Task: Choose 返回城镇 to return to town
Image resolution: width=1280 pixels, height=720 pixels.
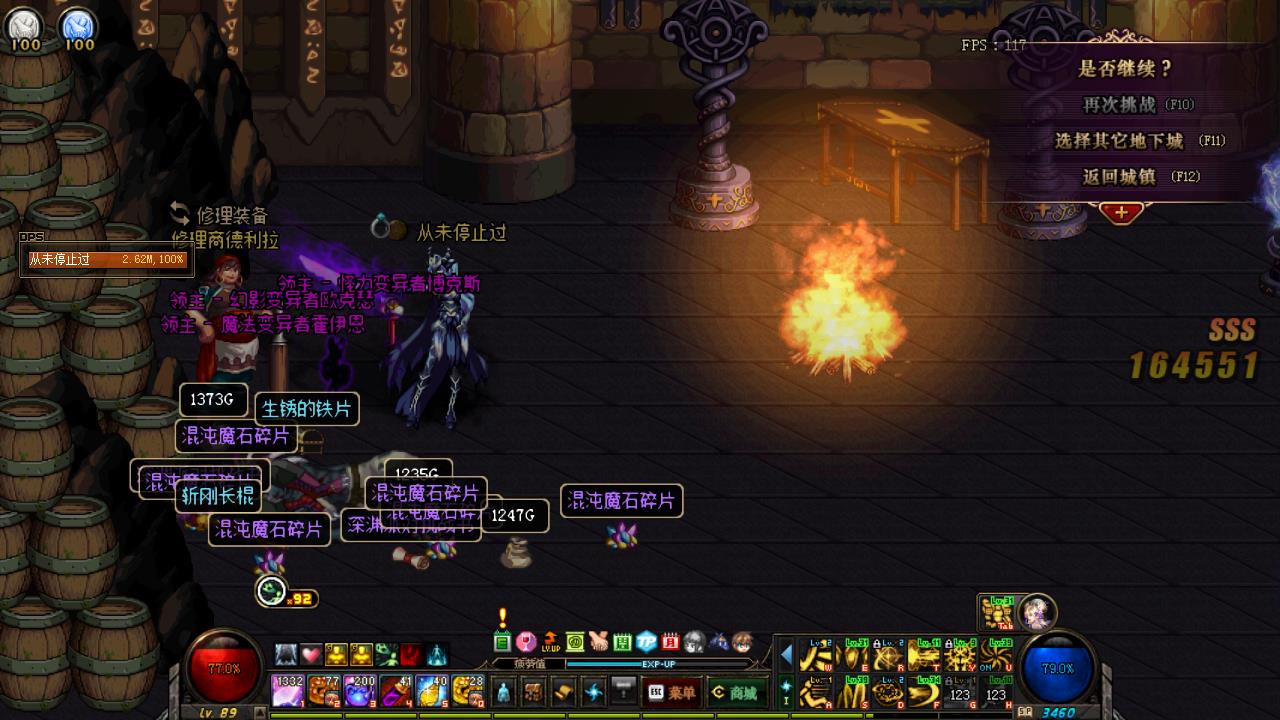Action: (x=1140, y=177)
